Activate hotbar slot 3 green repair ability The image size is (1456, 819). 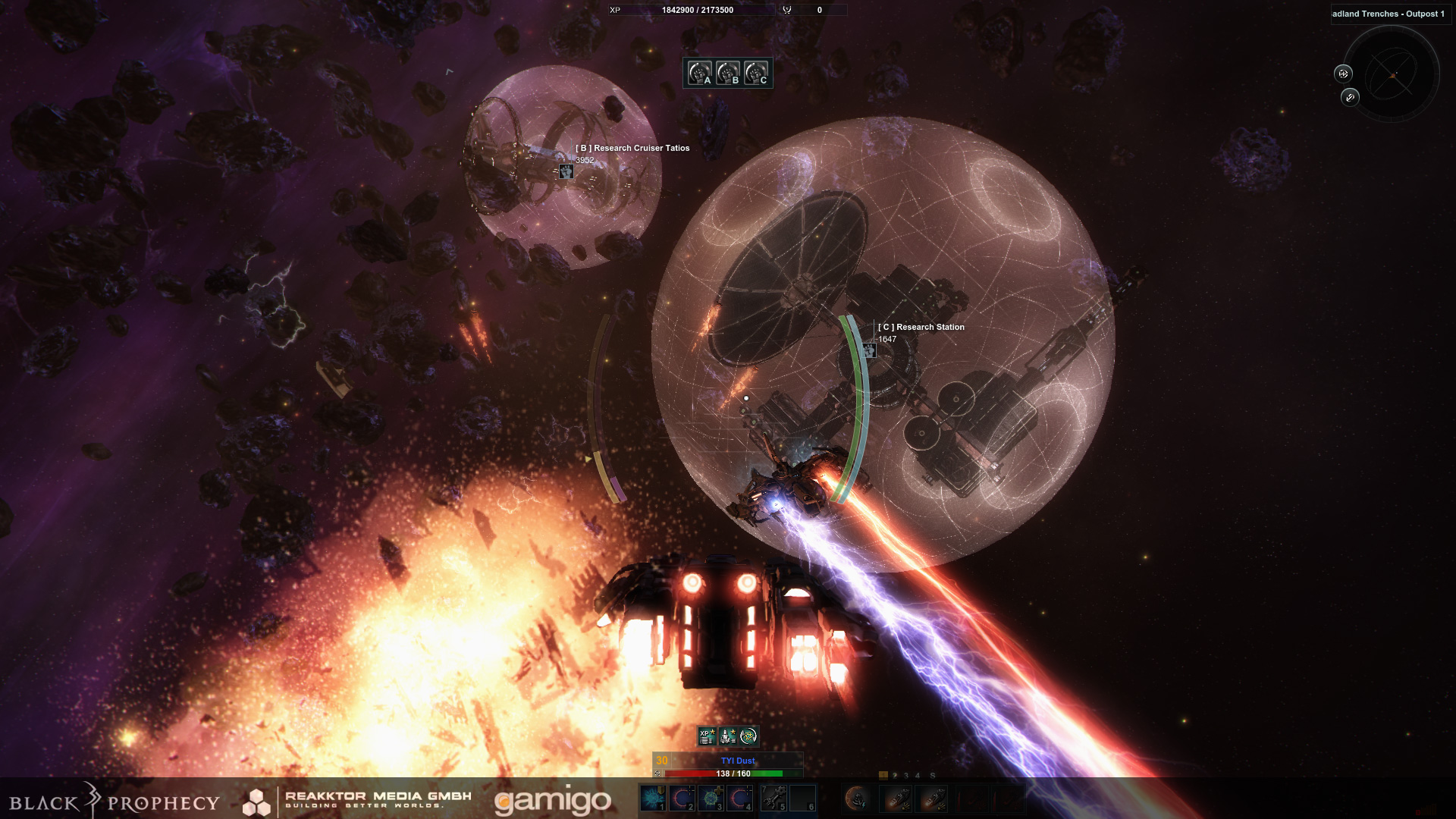(x=711, y=798)
